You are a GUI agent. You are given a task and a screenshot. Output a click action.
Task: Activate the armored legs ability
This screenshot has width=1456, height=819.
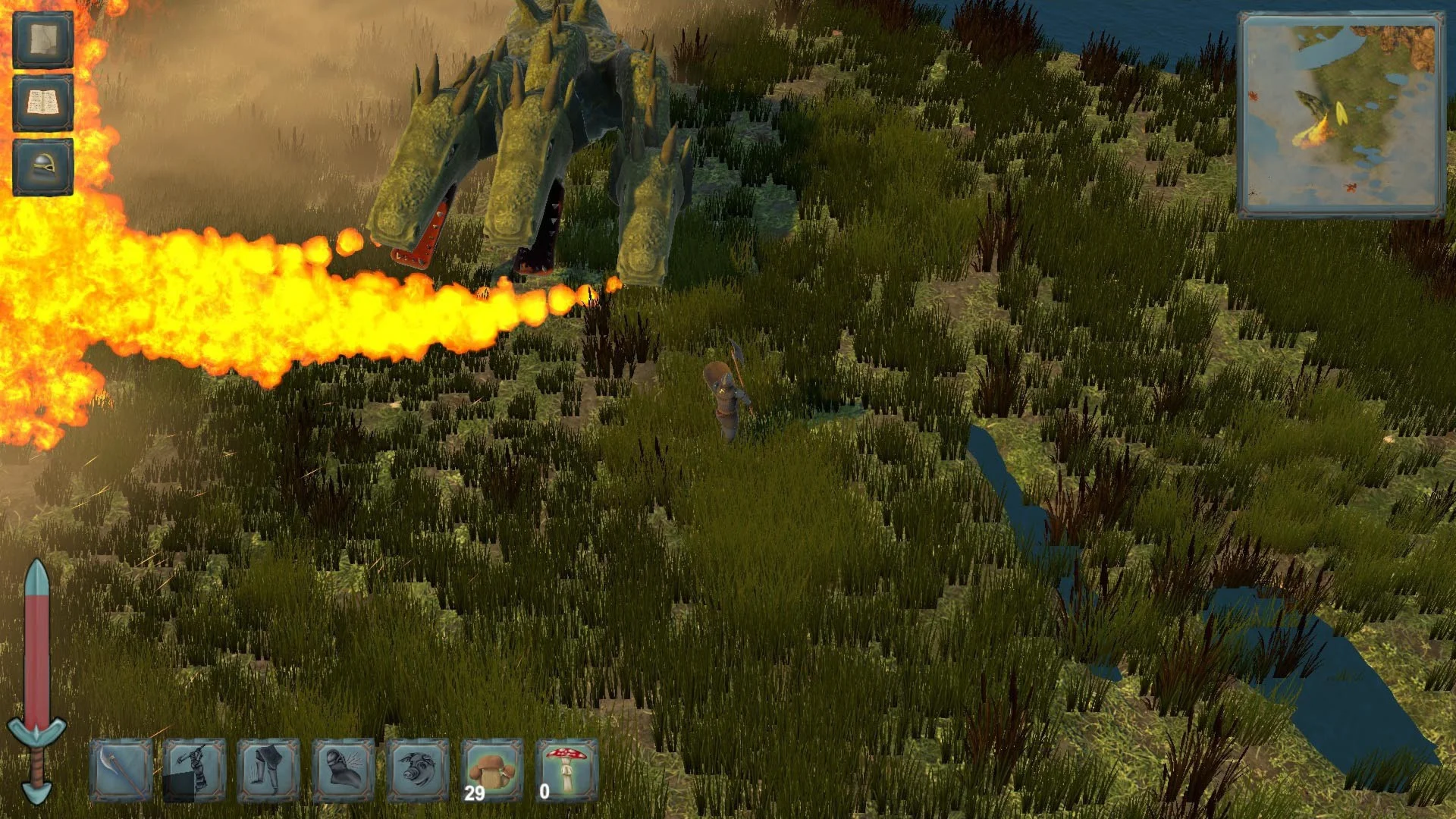268,770
